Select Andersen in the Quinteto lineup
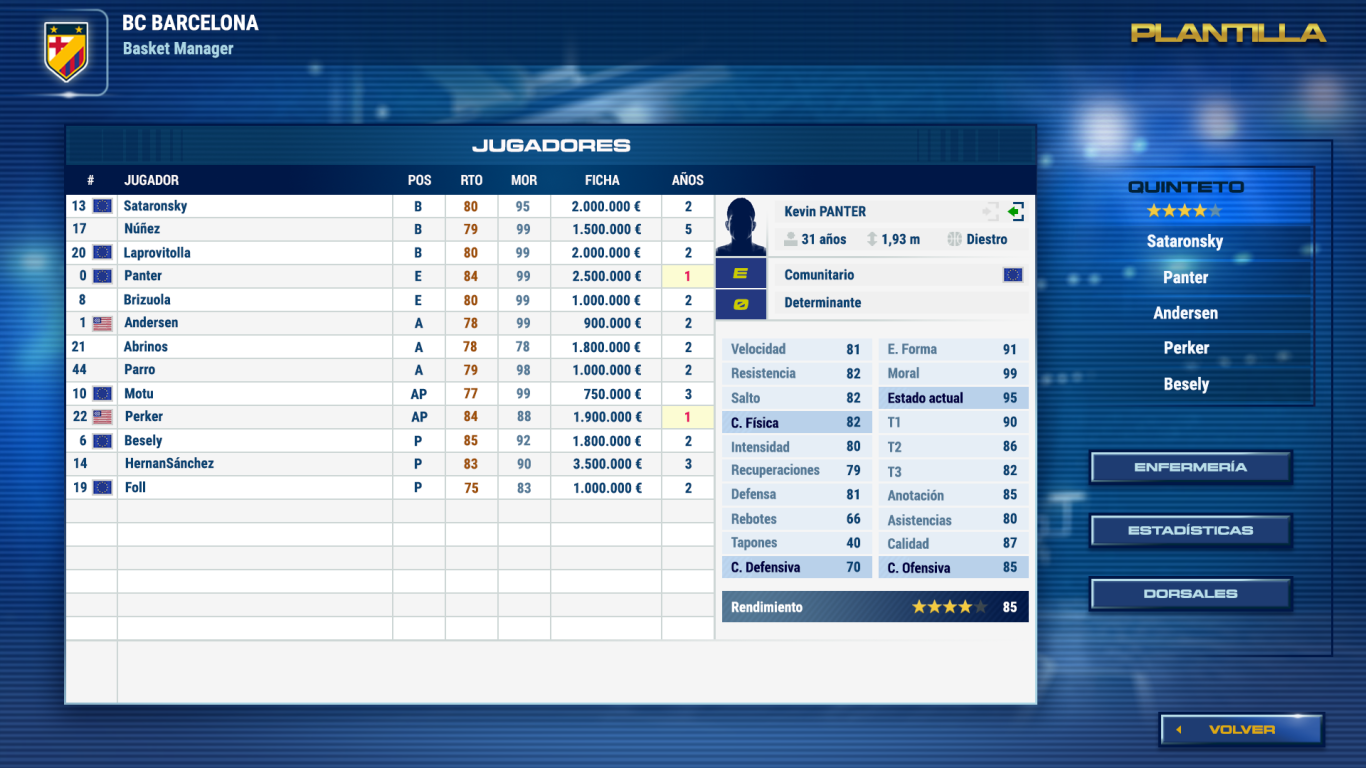Screen dimensions: 1366x768 point(1185,313)
